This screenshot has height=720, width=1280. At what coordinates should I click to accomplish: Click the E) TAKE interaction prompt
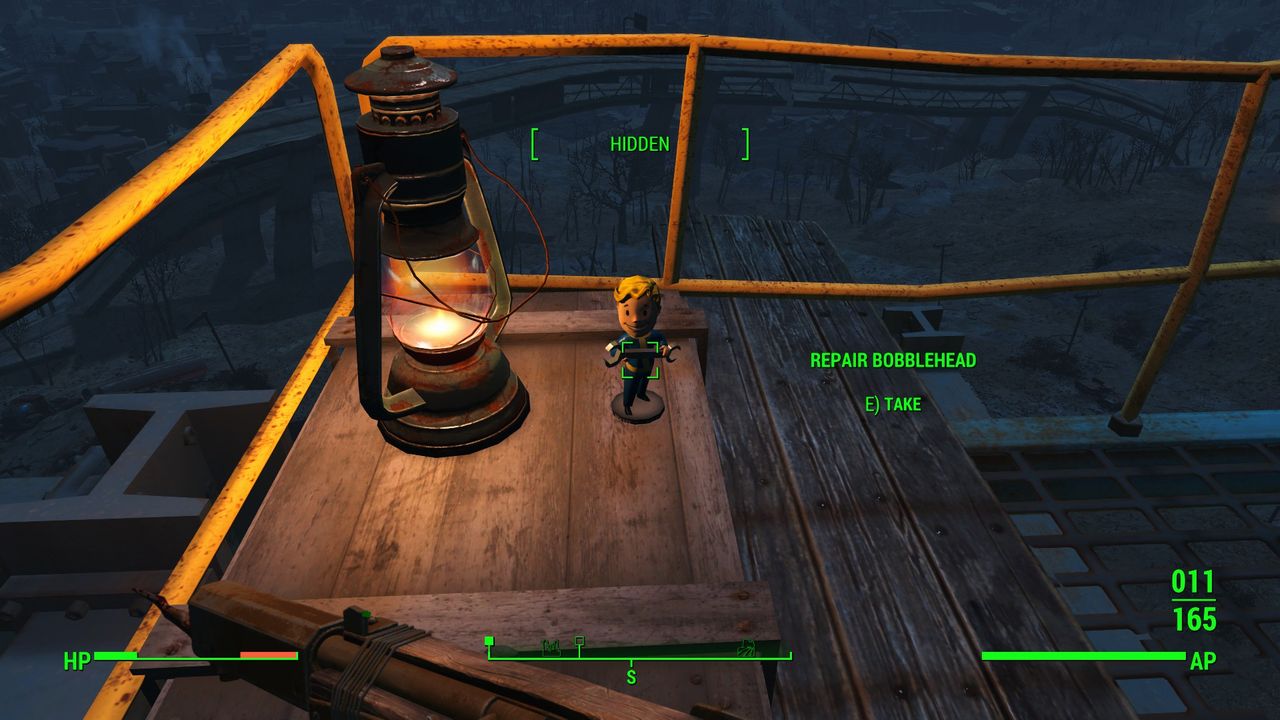(x=896, y=405)
